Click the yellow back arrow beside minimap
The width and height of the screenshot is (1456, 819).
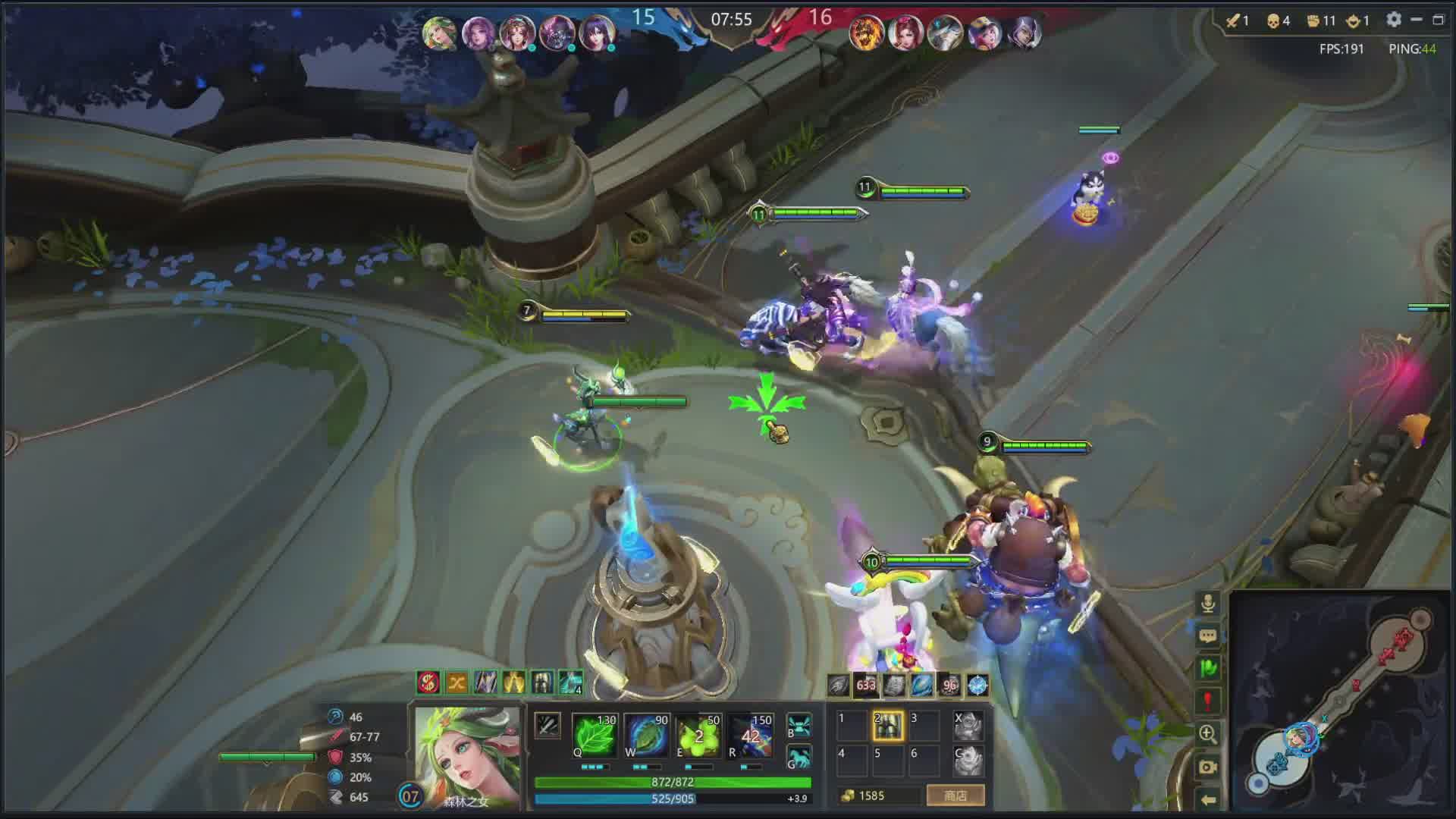(1208, 799)
